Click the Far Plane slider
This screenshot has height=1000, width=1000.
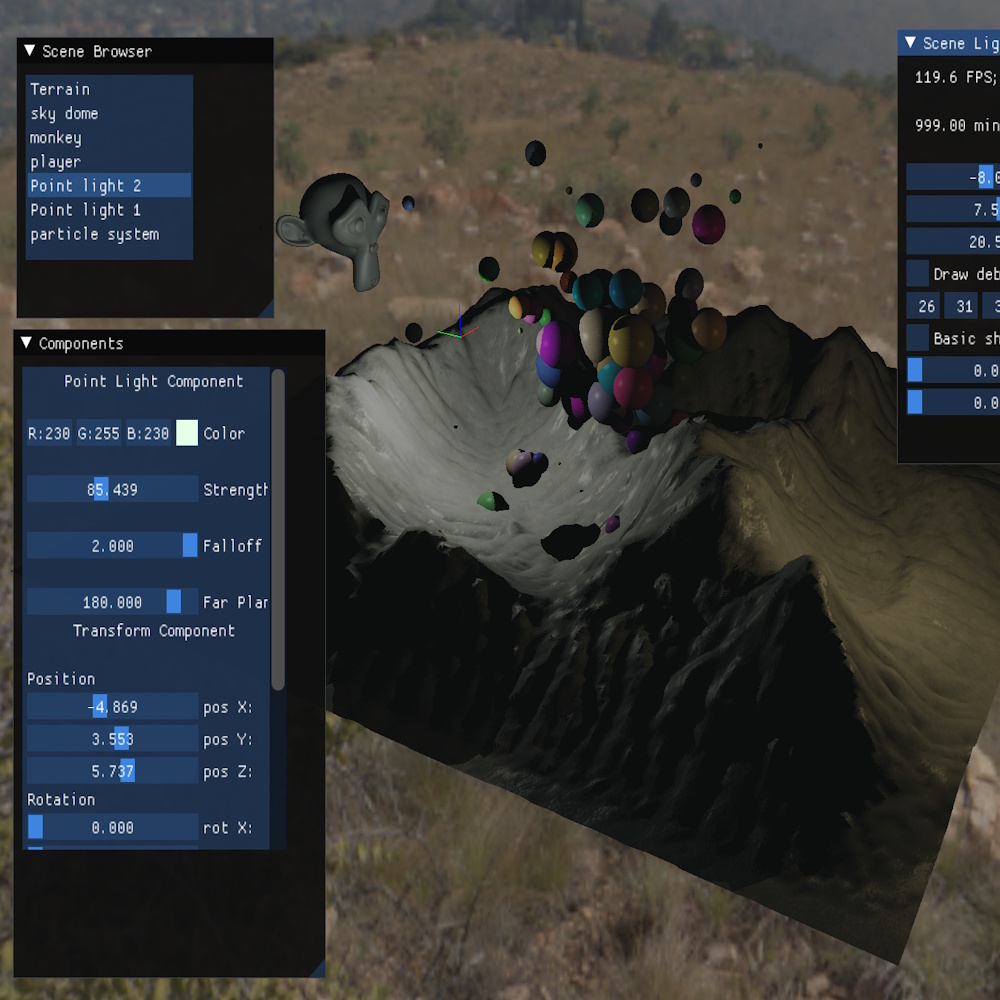click(112, 602)
